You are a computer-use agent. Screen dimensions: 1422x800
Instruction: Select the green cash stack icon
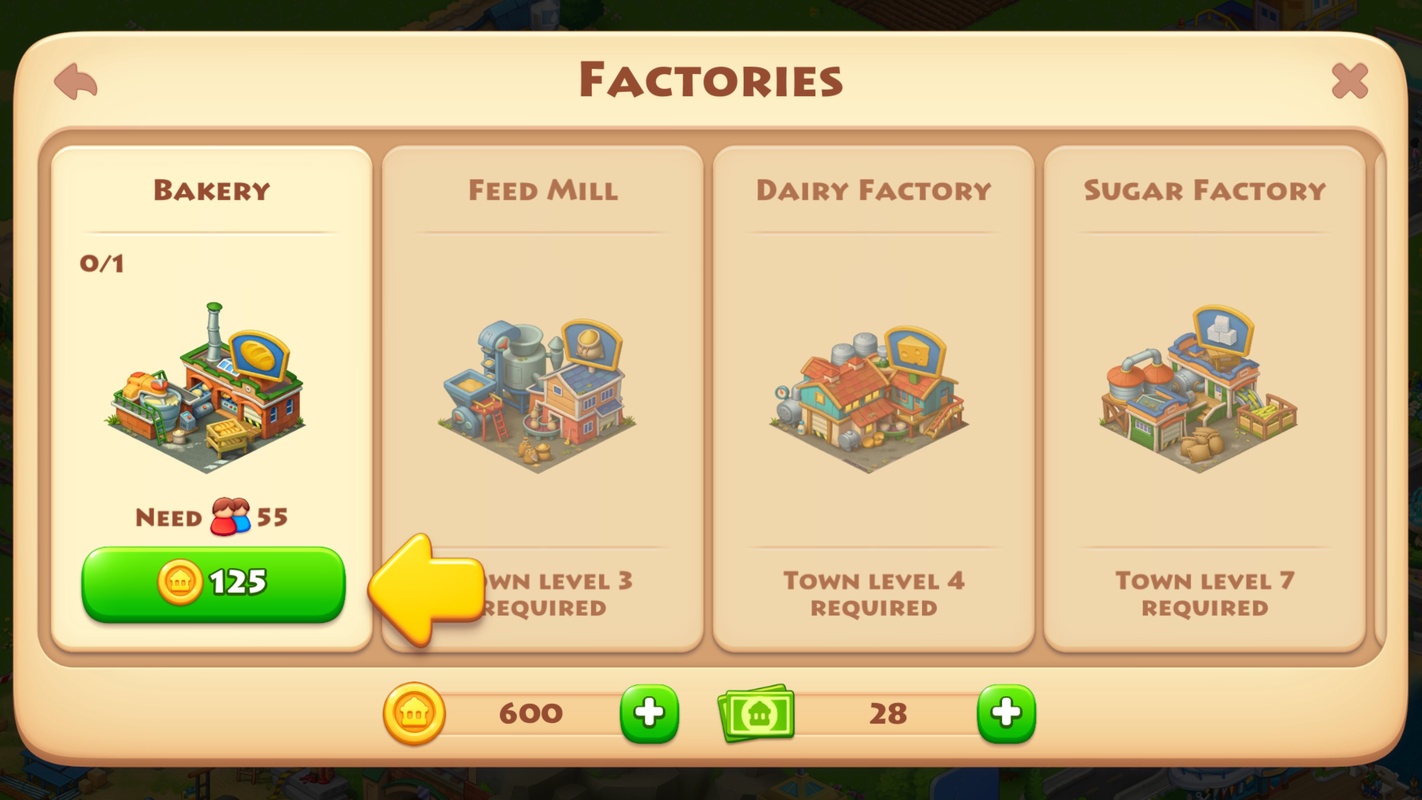[757, 712]
